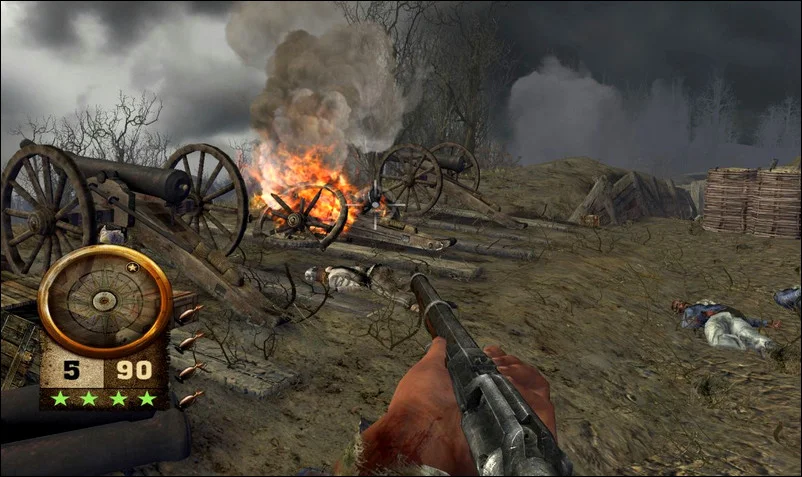This screenshot has width=802, height=477.
Task: Click the round brass compass
Action: (x=104, y=298)
